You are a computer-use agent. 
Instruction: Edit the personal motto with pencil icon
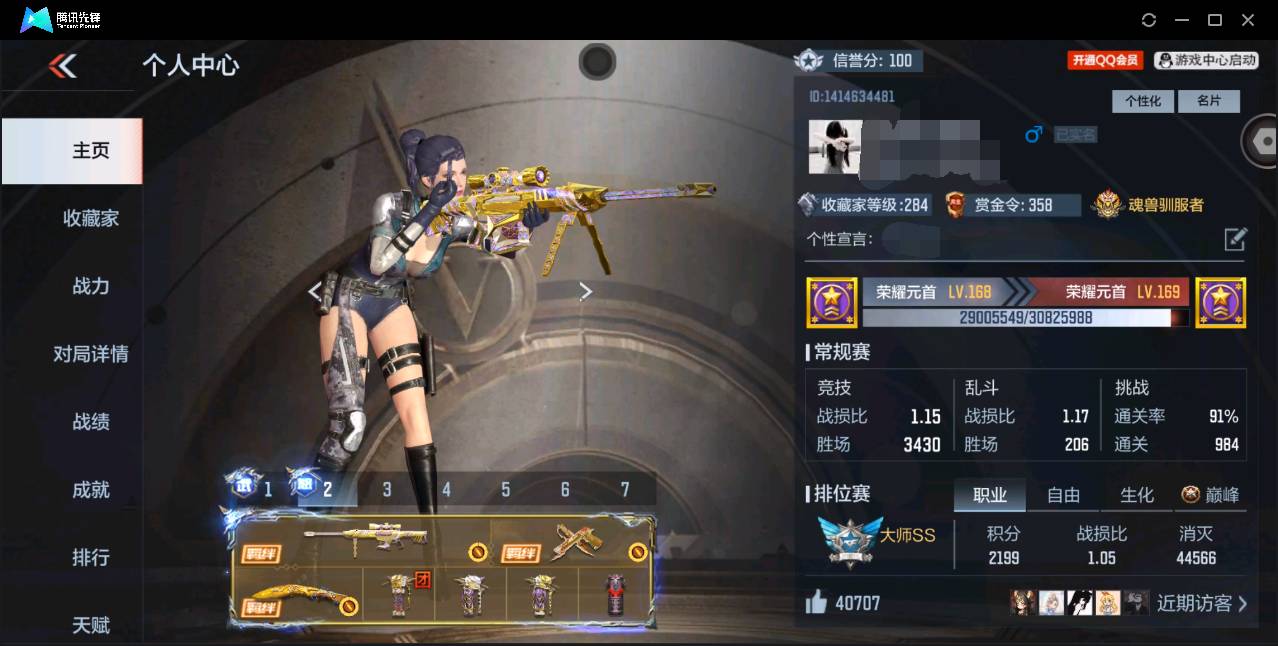[x=1235, y=239]
